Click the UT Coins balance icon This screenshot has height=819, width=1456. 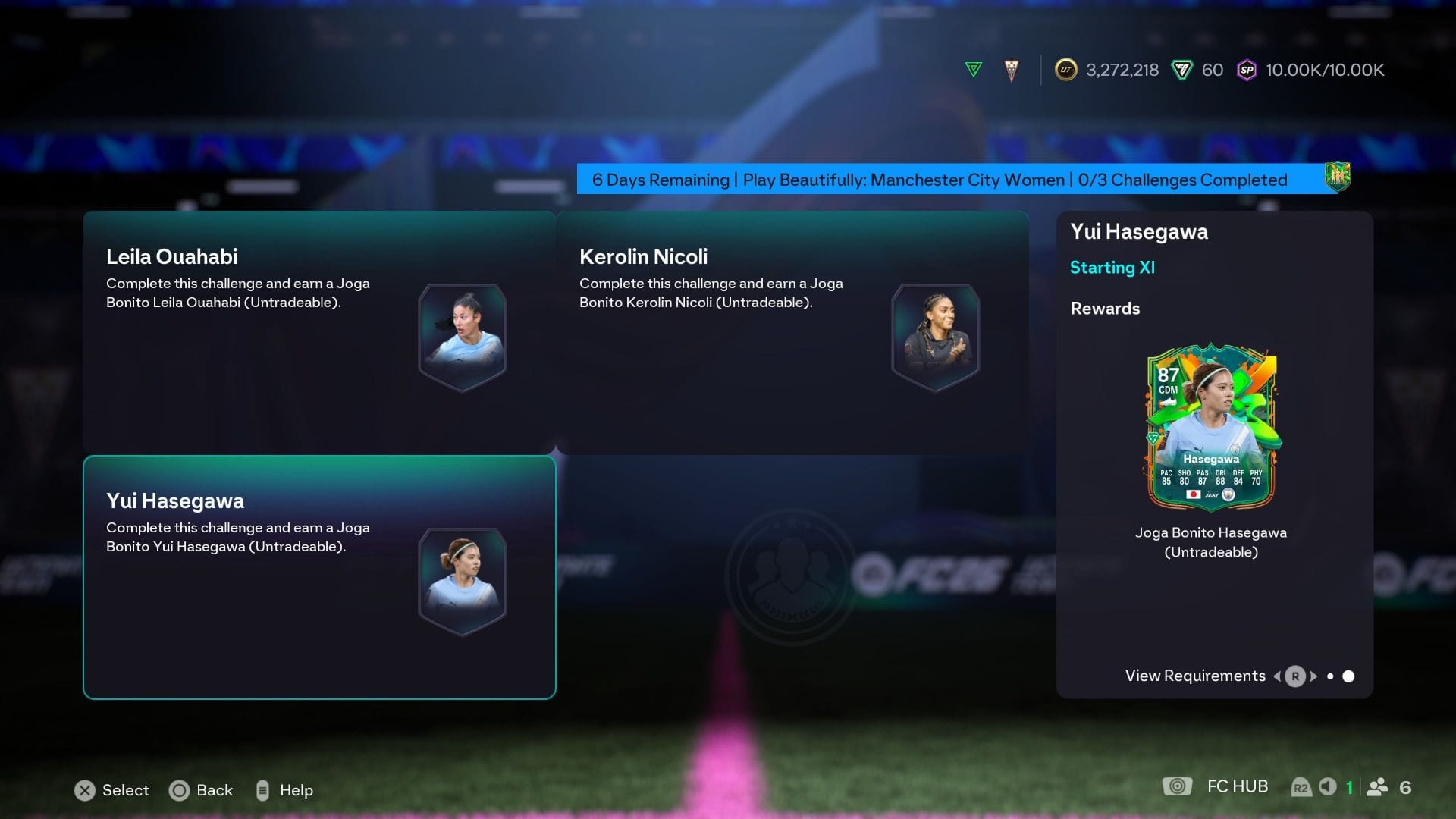1065,70
